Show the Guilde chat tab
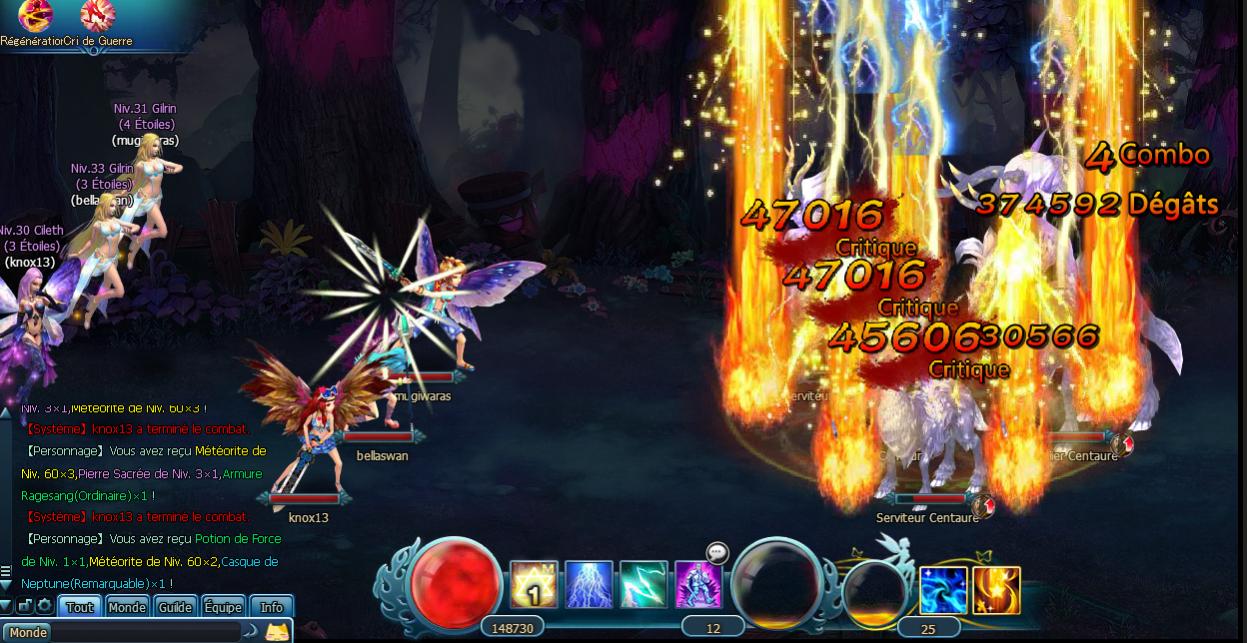 click(x=175, y=607)
